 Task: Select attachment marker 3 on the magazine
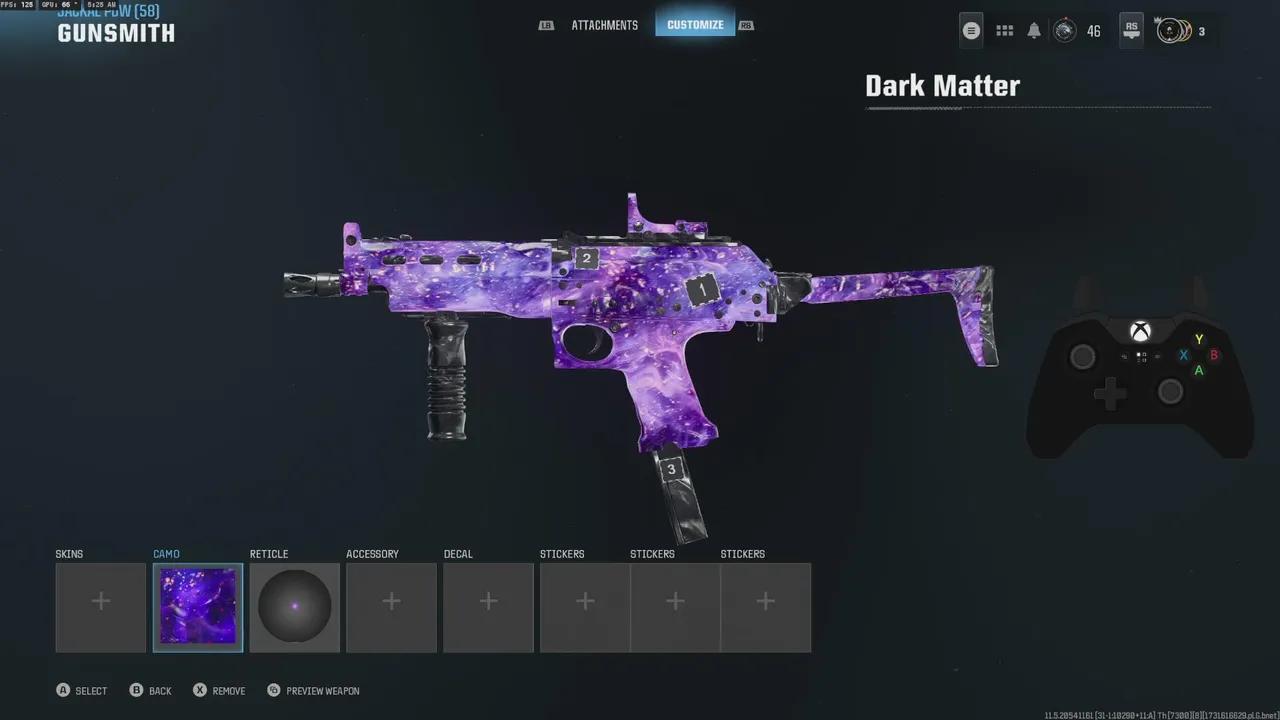coord(671,468)
